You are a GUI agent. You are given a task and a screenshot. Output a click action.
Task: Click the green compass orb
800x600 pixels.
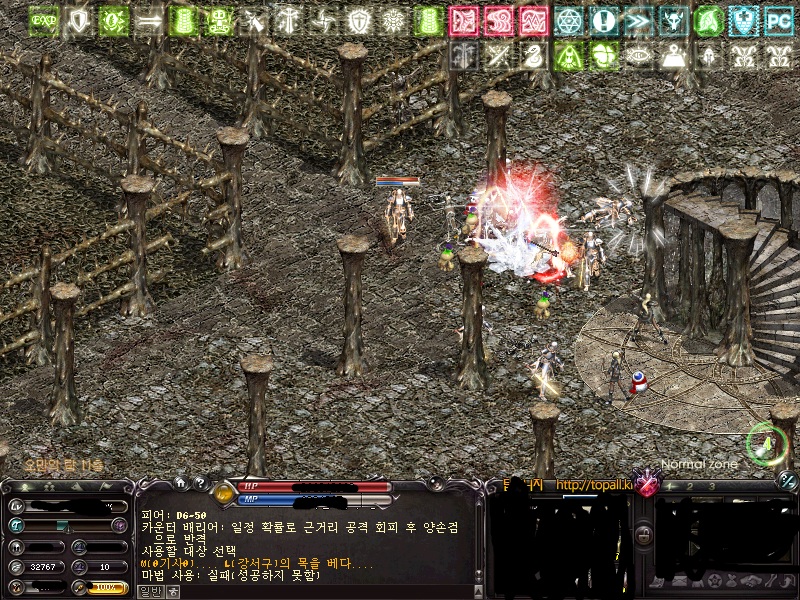(x=765, y=442)
